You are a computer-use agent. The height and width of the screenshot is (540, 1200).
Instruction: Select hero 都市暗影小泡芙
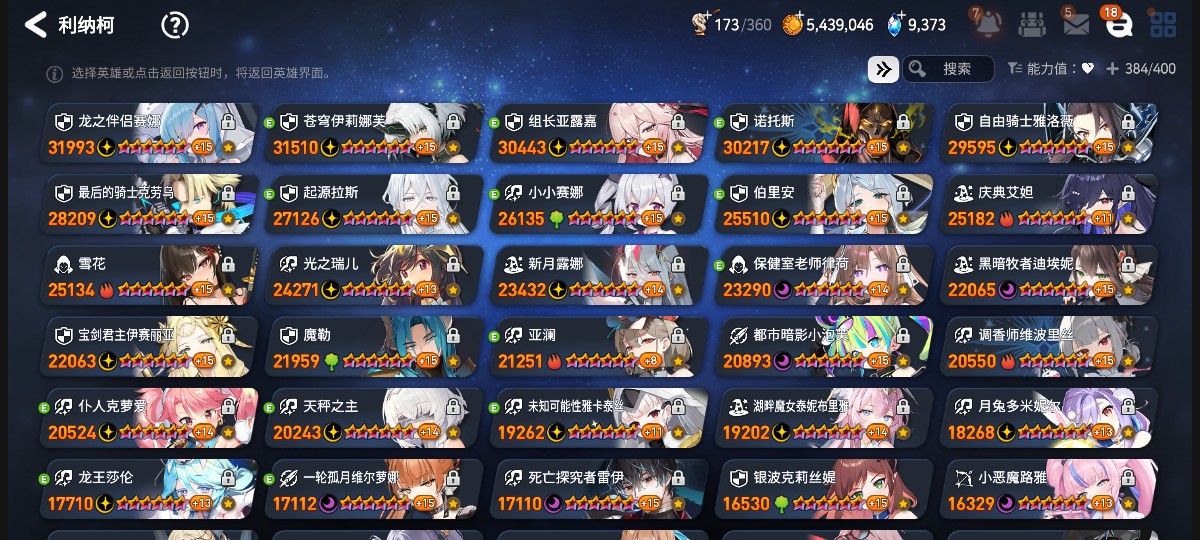pos(825,347)
